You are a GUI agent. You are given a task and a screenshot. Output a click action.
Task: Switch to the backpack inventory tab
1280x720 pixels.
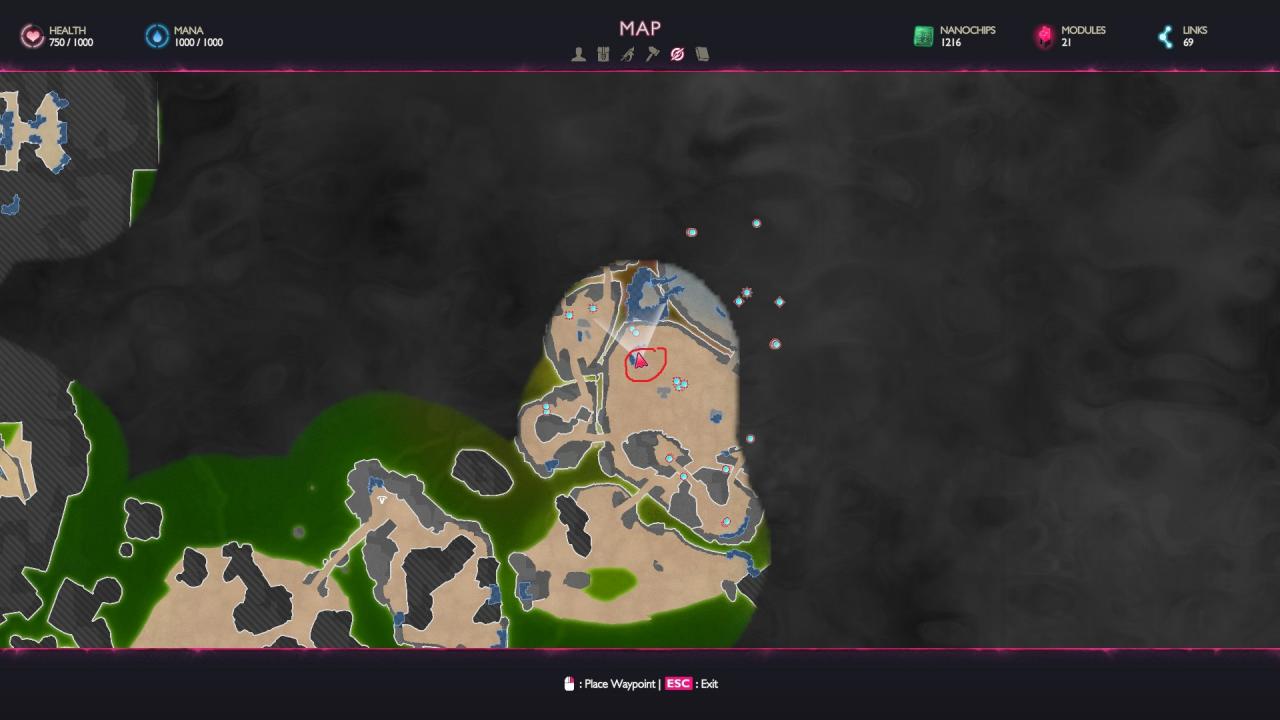point(603,55)
